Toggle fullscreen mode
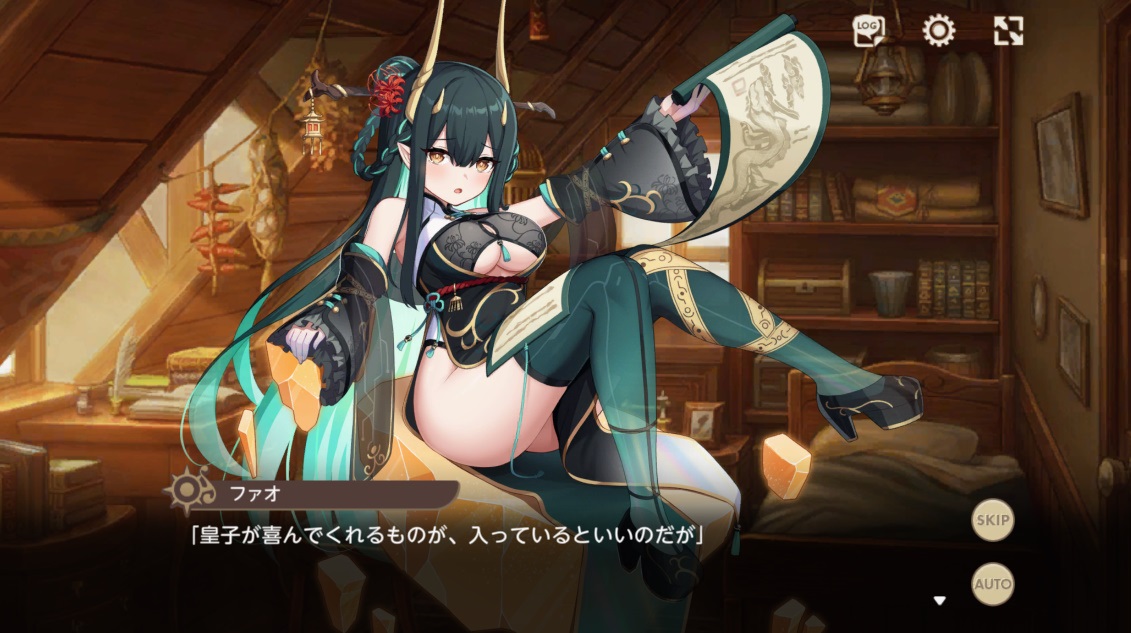 coord(1008,31)
